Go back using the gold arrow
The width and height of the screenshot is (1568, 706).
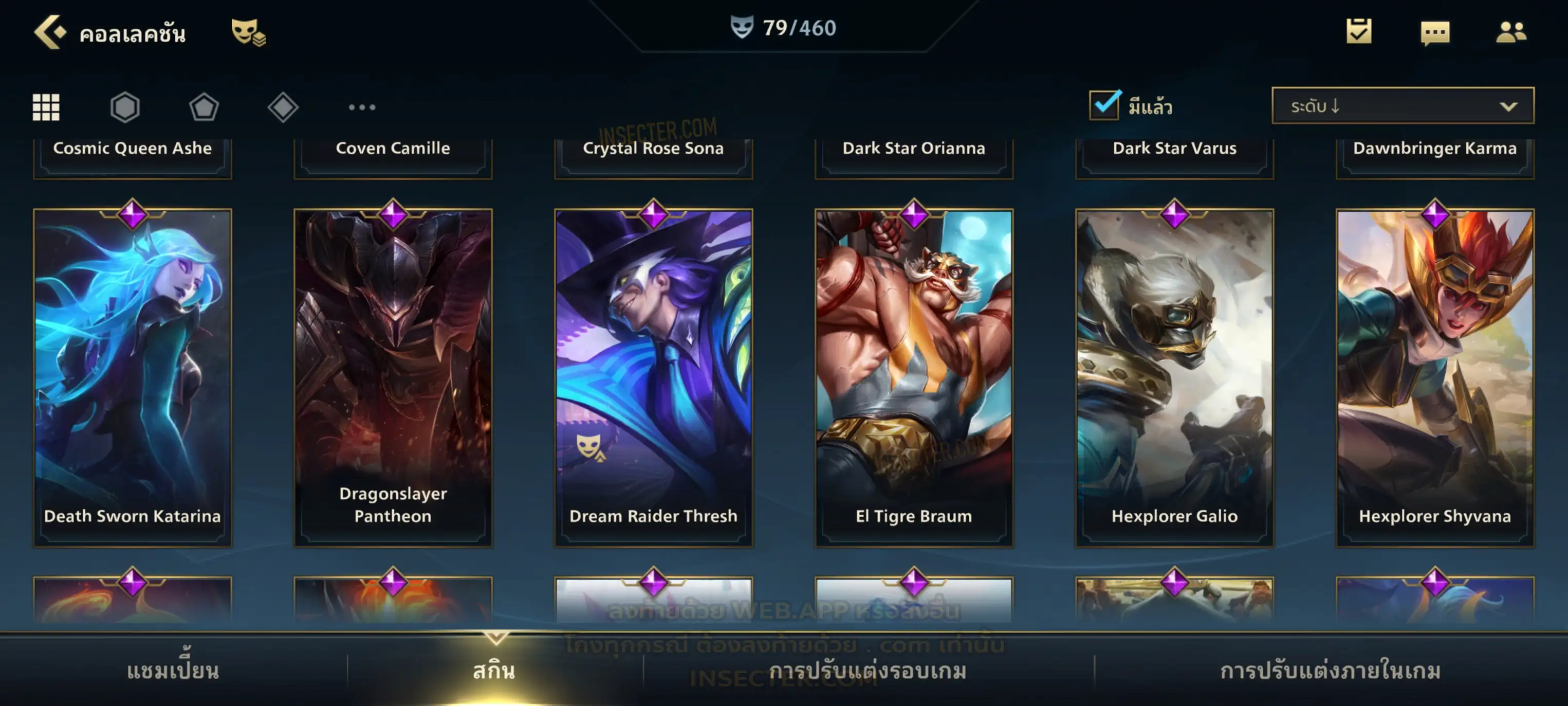click(49, 32)
